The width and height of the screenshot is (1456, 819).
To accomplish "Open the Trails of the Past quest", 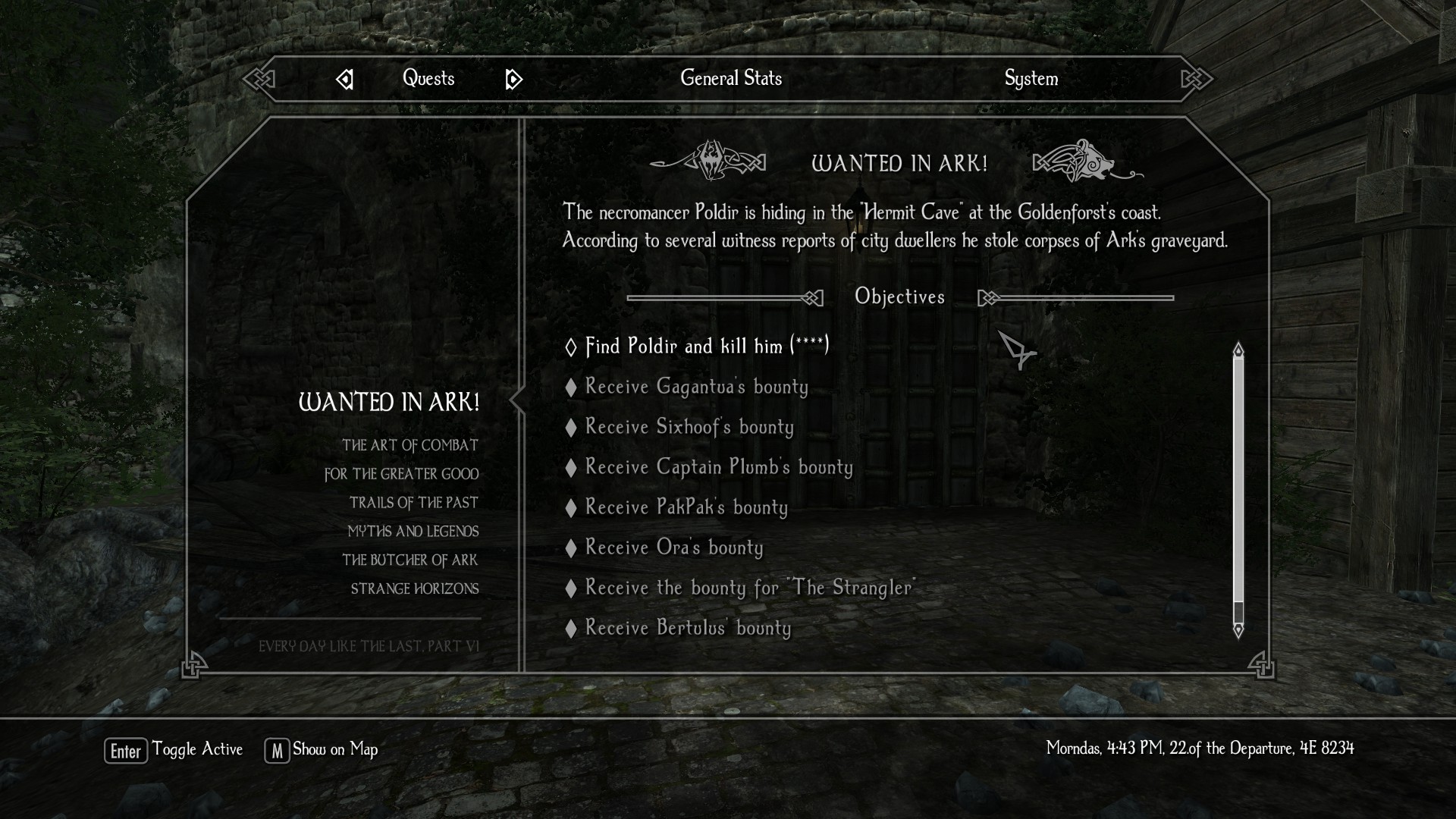I will tap(413, 503).
